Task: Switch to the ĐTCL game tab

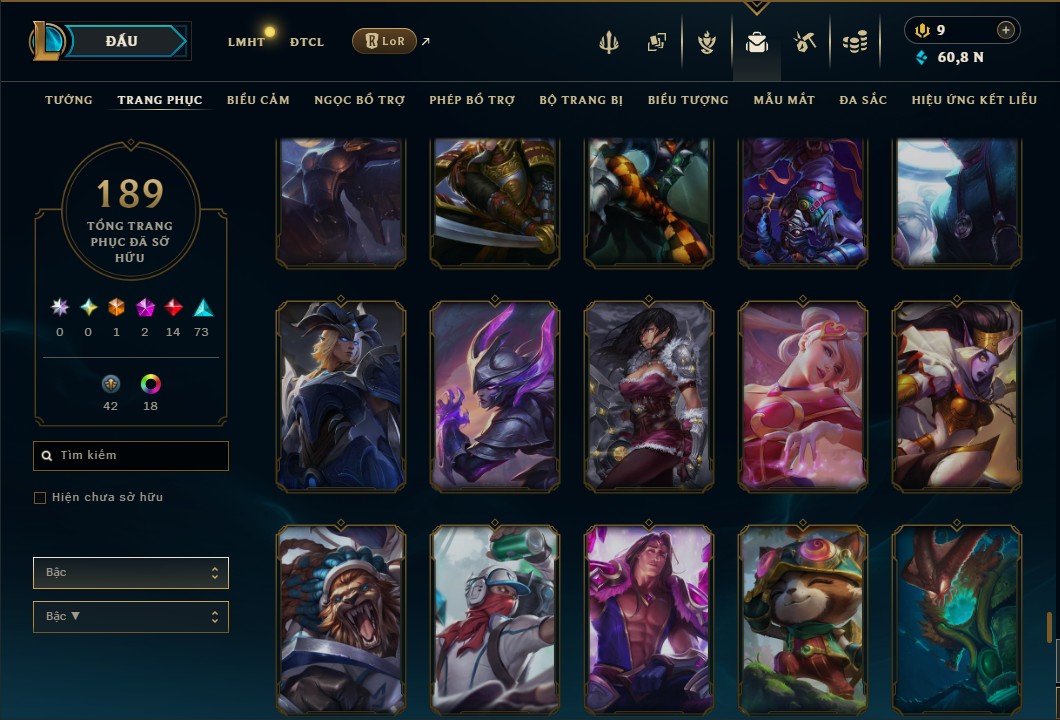Action: click(307, 42)
